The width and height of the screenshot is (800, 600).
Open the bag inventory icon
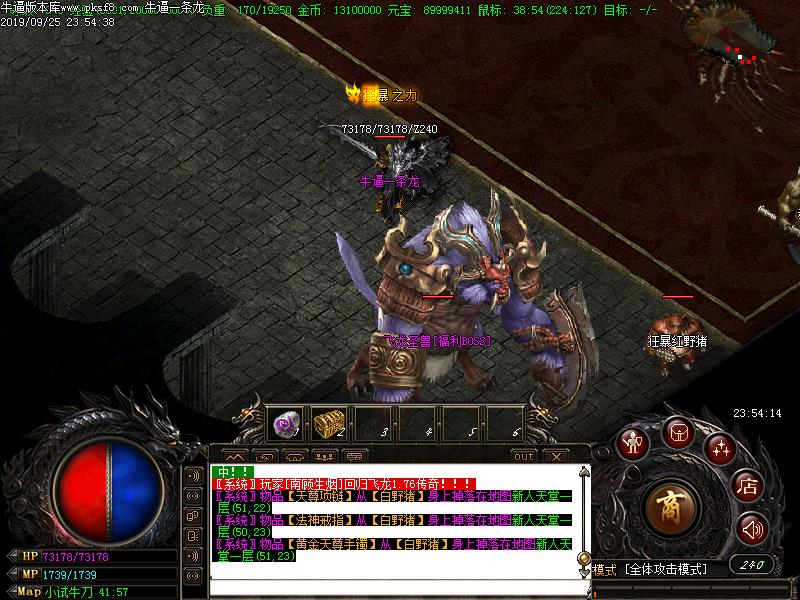tap(679, 433)
